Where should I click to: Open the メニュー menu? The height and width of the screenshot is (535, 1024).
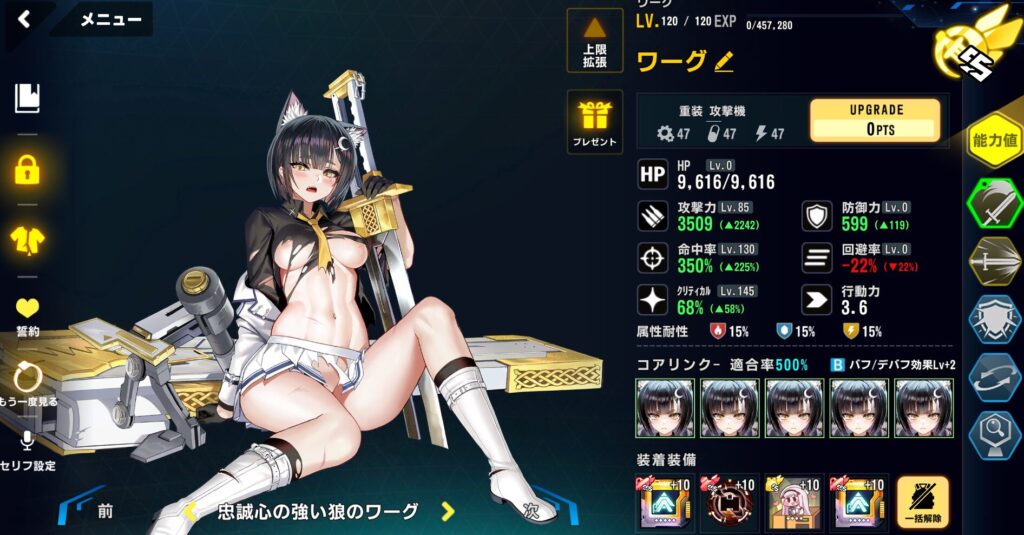pos(109,19)
